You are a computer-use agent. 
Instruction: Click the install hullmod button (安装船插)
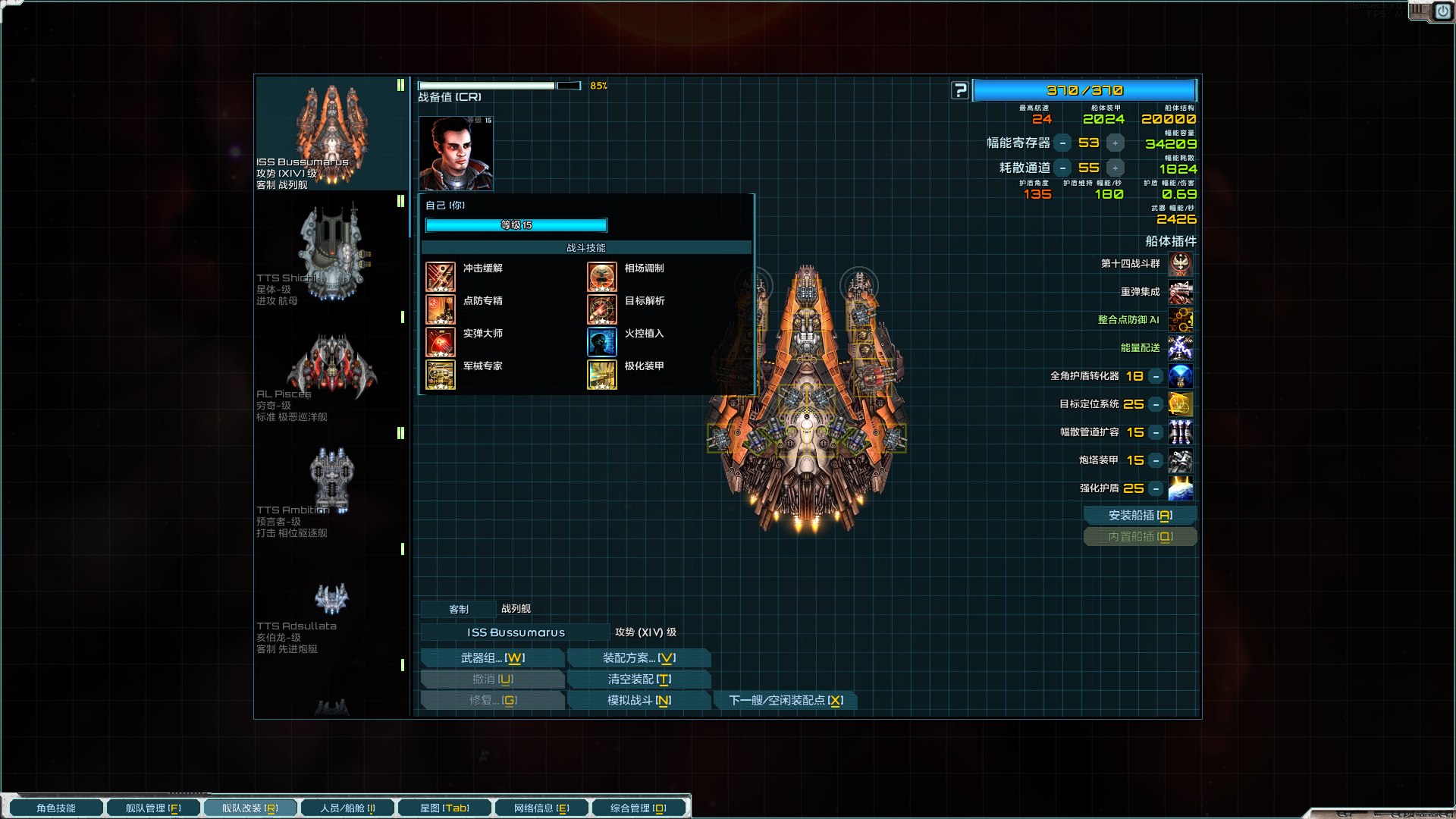[x=1140, y=516]
